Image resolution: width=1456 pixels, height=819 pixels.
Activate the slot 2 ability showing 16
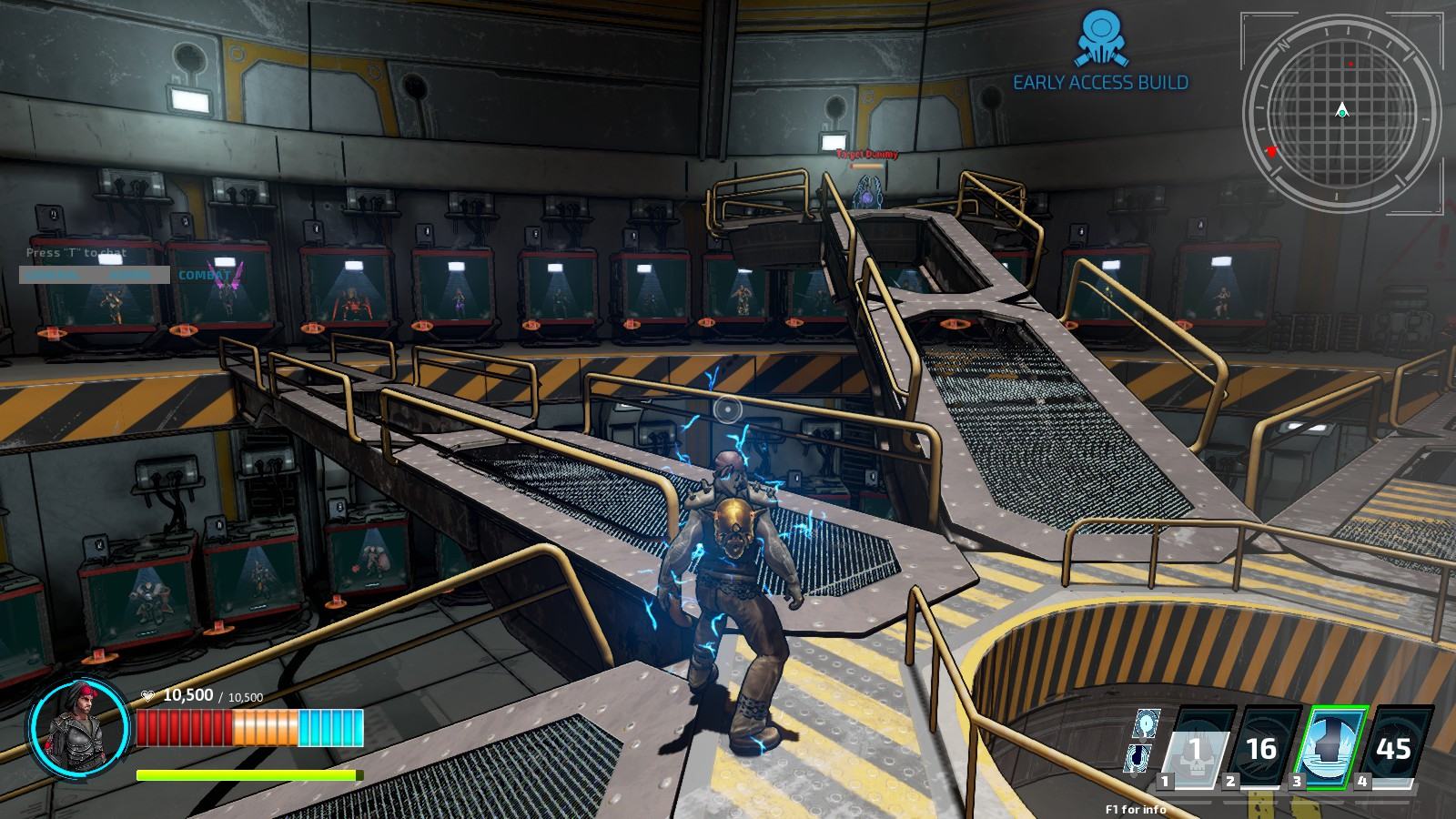(1262, 747)
